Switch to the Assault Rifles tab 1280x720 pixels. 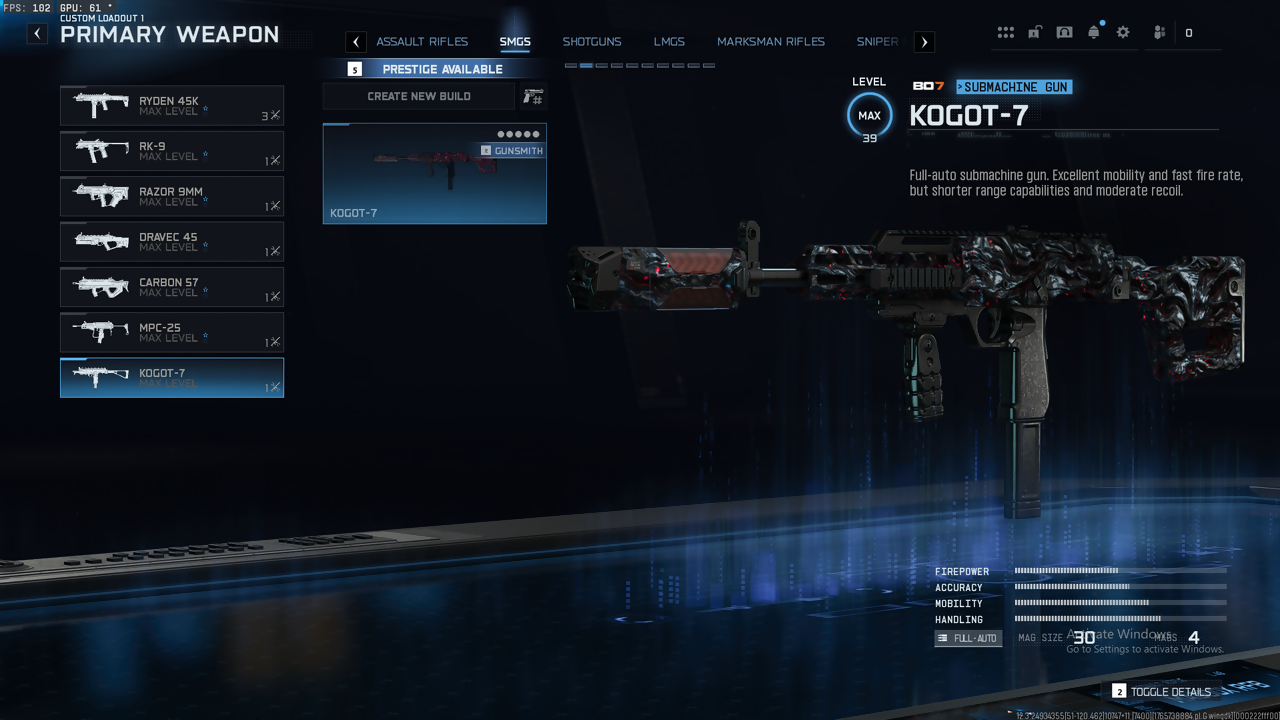click(422, 42)
